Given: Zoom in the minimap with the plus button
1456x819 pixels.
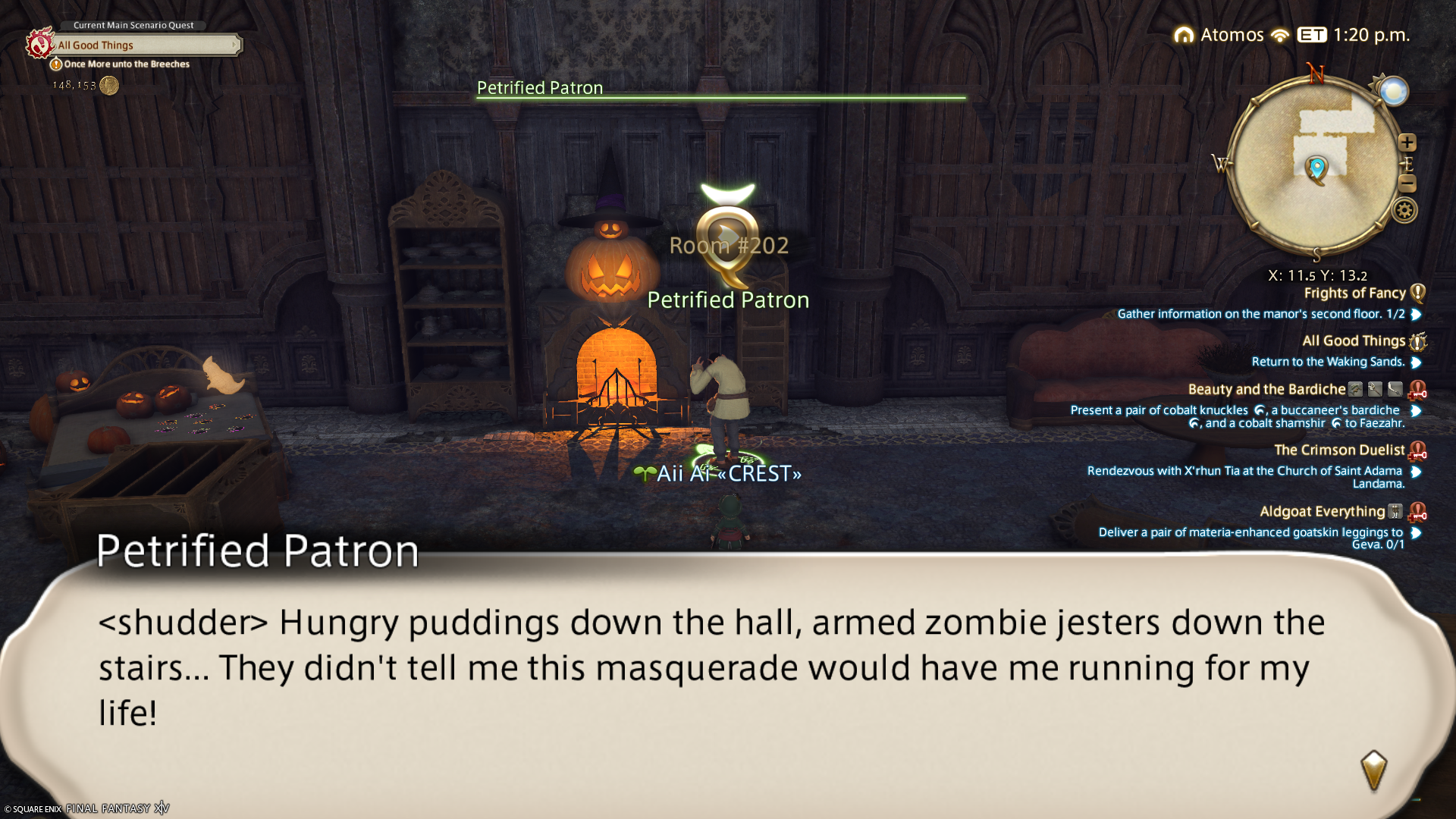Looking at the screenshot, I should point(1407,143).
